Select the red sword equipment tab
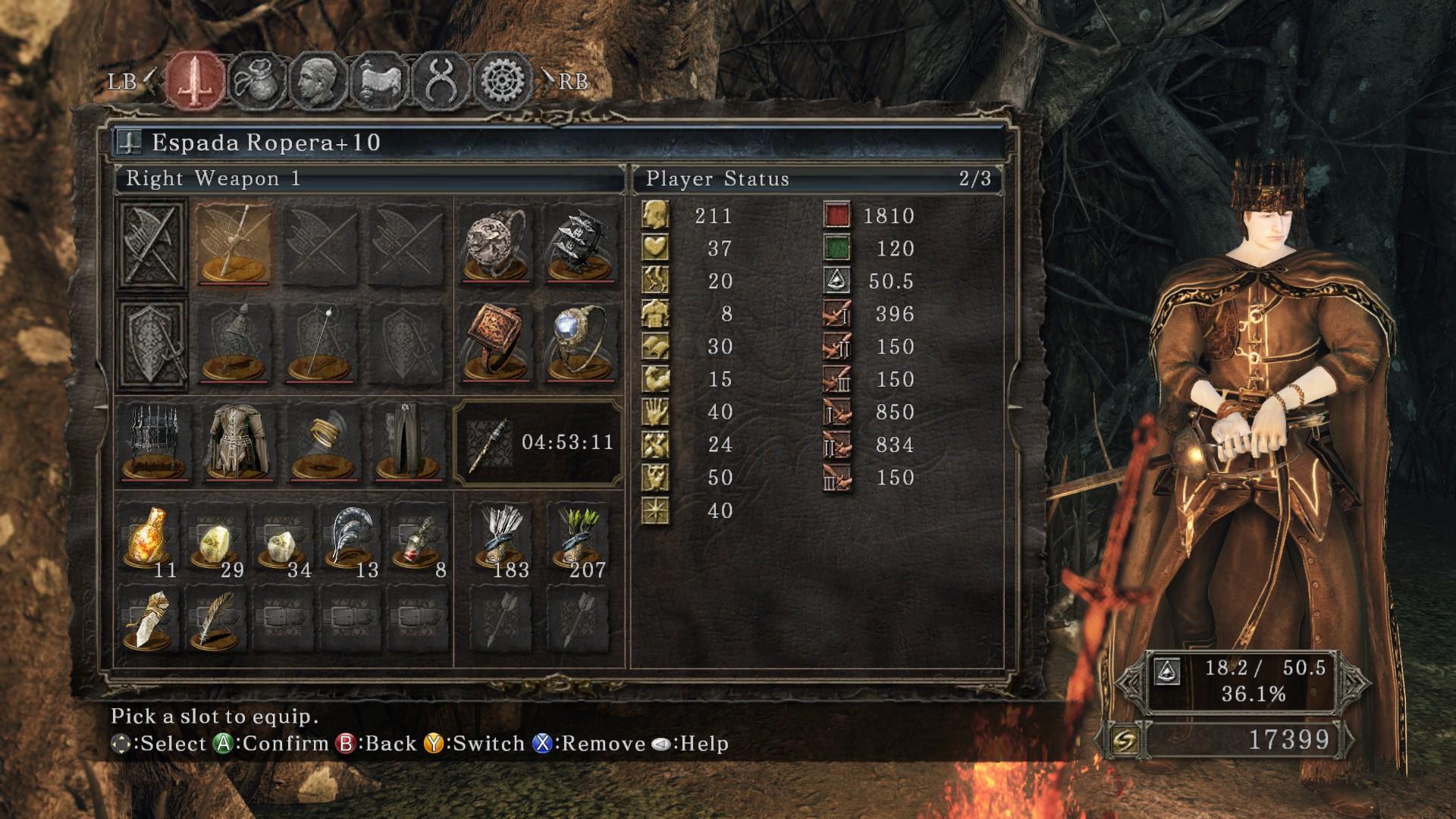The height and width of the screenshot is (819, 1456). (x=196, y=80)
